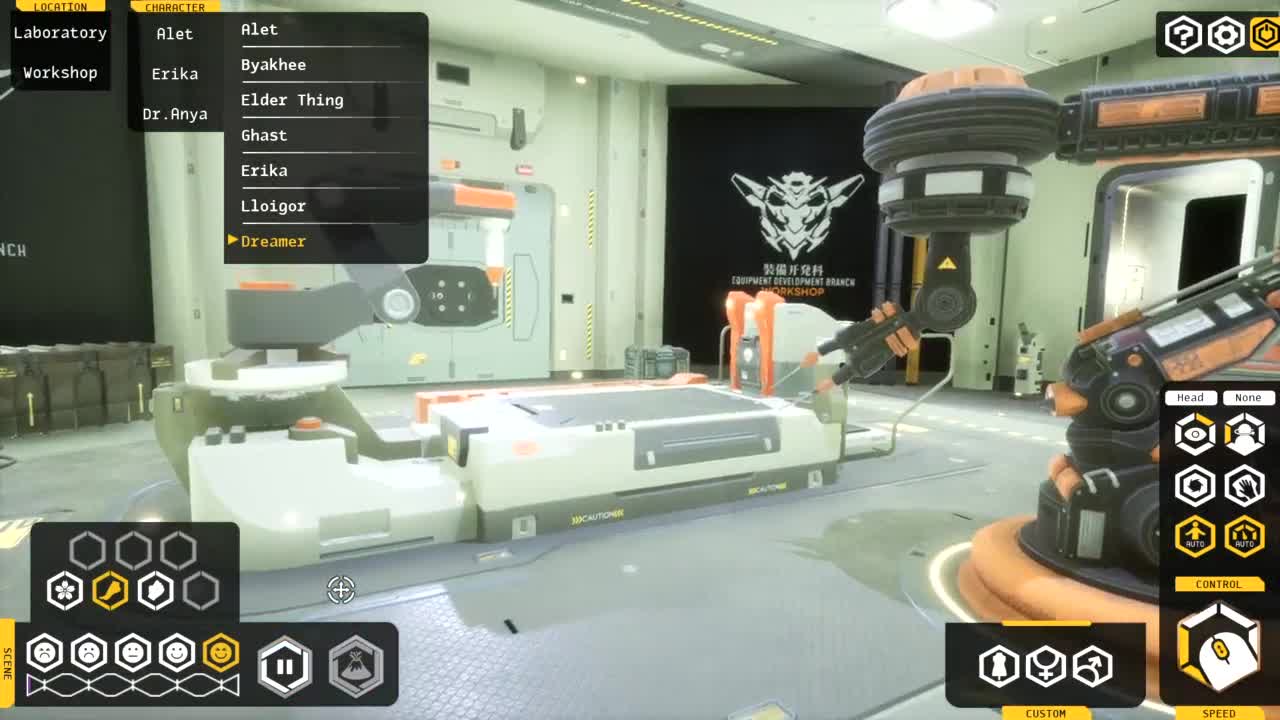Open settings with the gear icon
The image size is (1280, 720).
pyautogui.click(x=1226, y=36)
